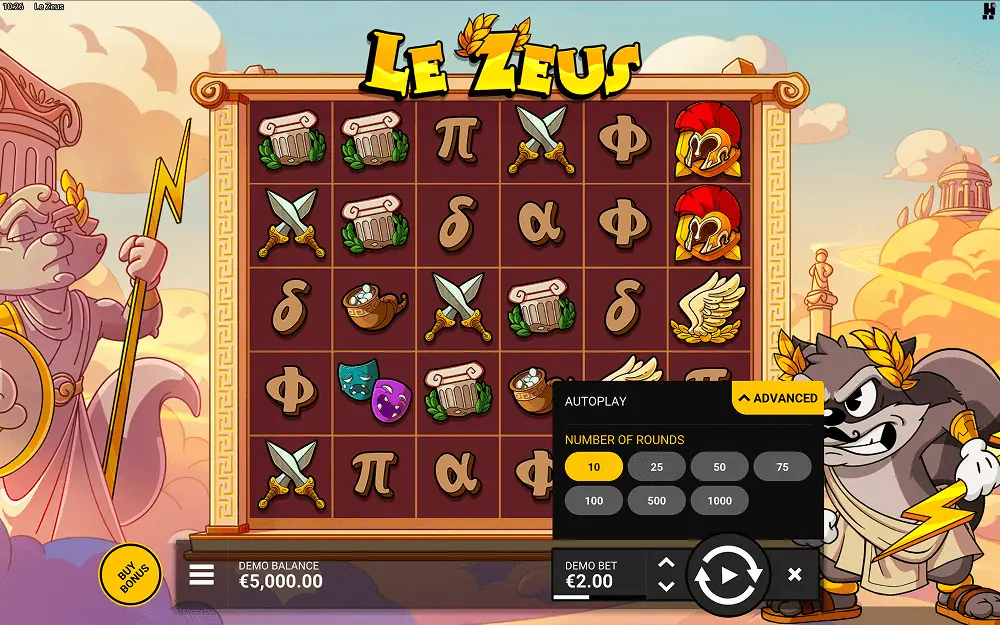1000x625 pixels.
Task: Pick 75 autoplay rounds
Action: (x=782, y=467)
